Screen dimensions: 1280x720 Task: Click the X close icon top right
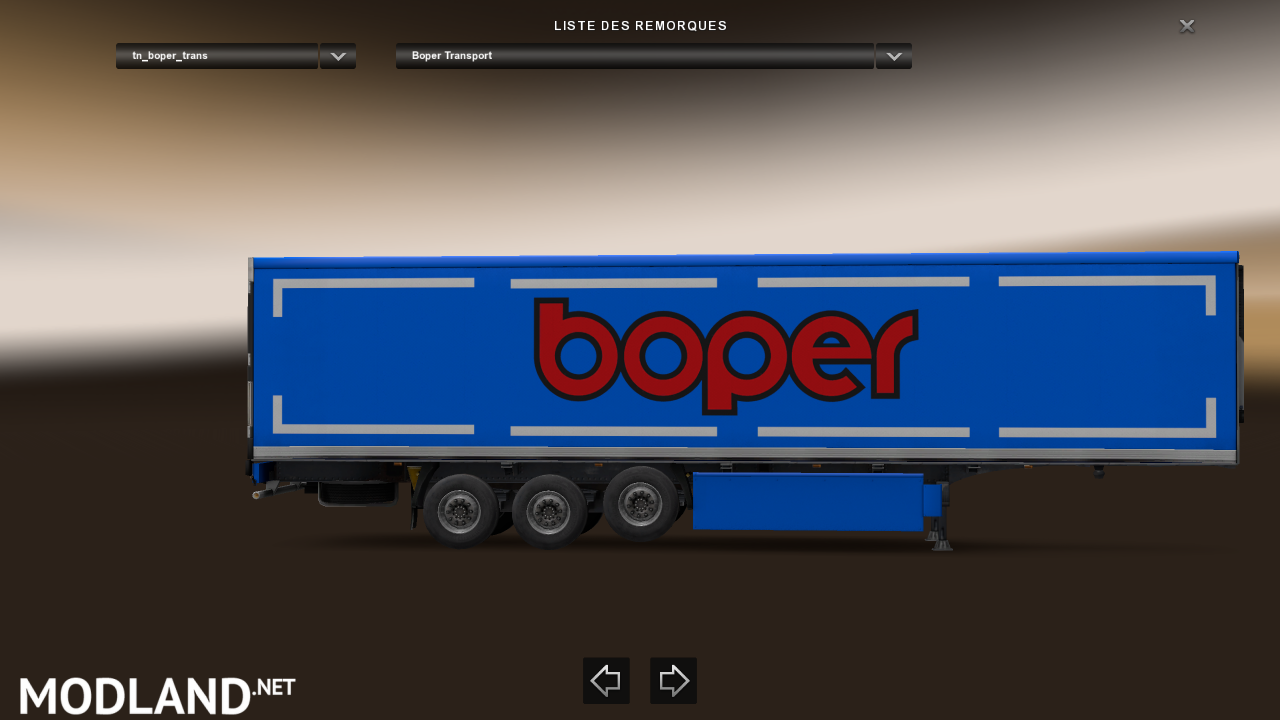point(1186,26)
